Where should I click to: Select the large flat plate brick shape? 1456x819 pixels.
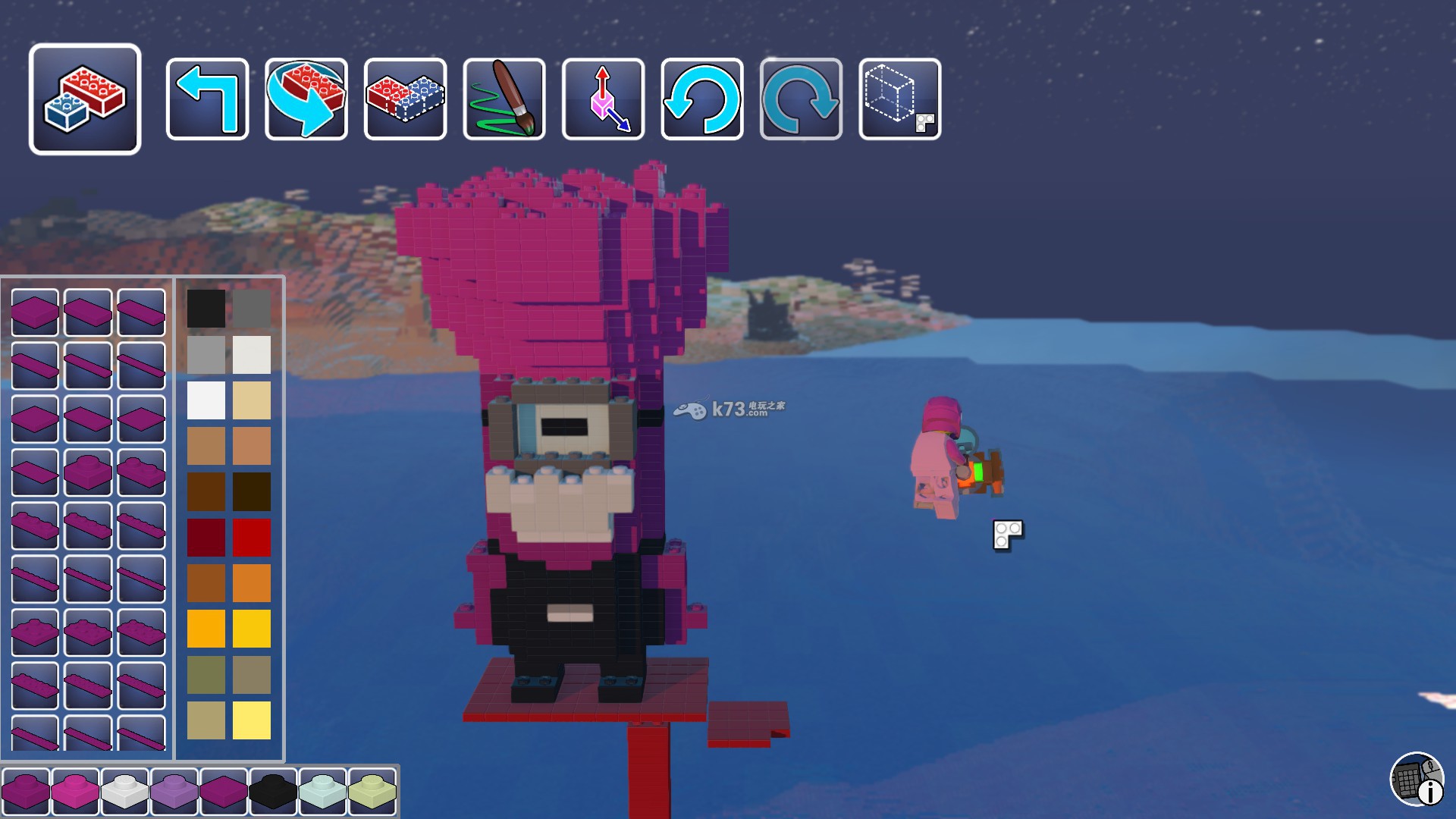tap(35, 312)
